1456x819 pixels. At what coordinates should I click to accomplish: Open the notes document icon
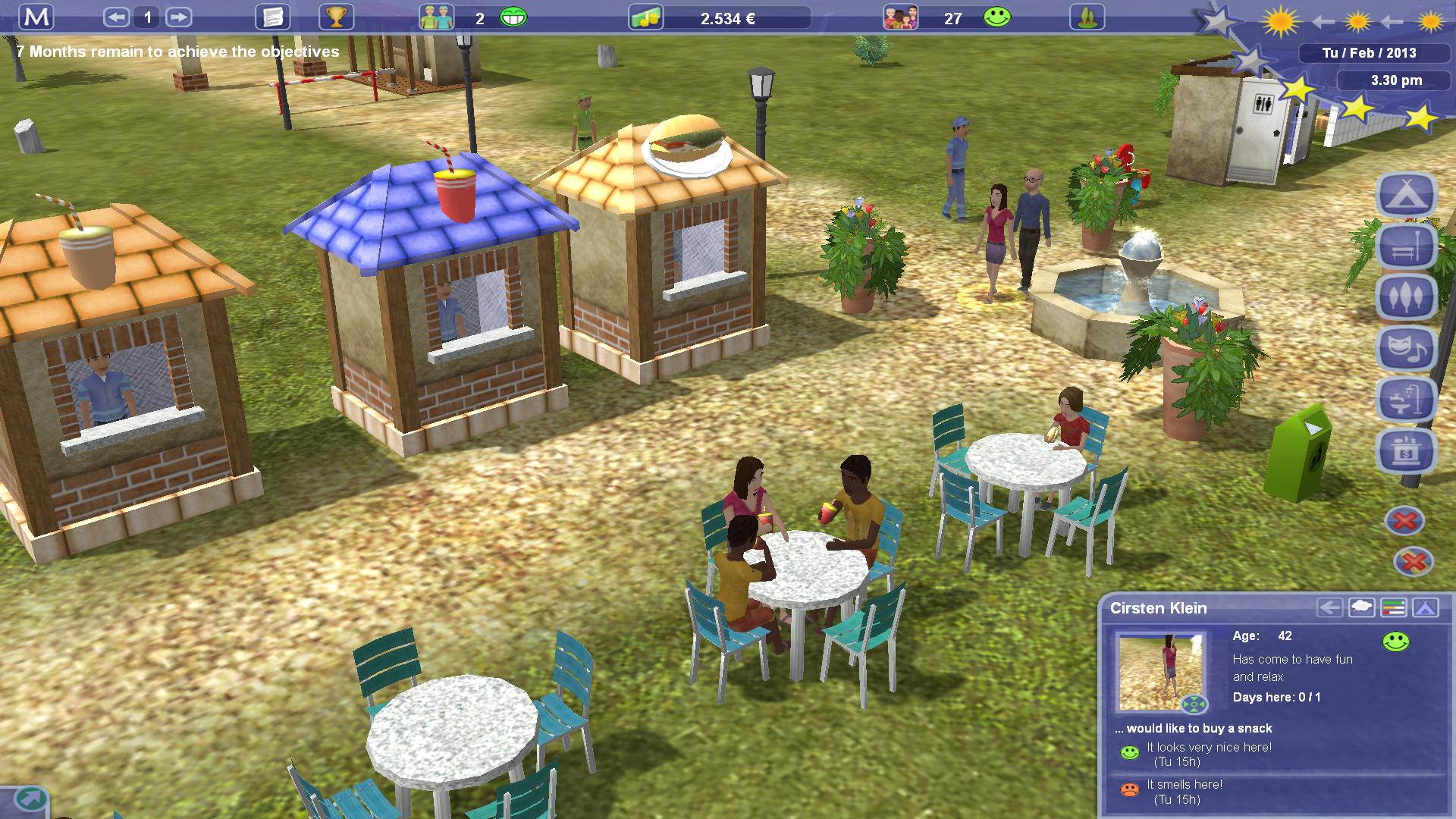pyautogui.click(x=272, y=17)
